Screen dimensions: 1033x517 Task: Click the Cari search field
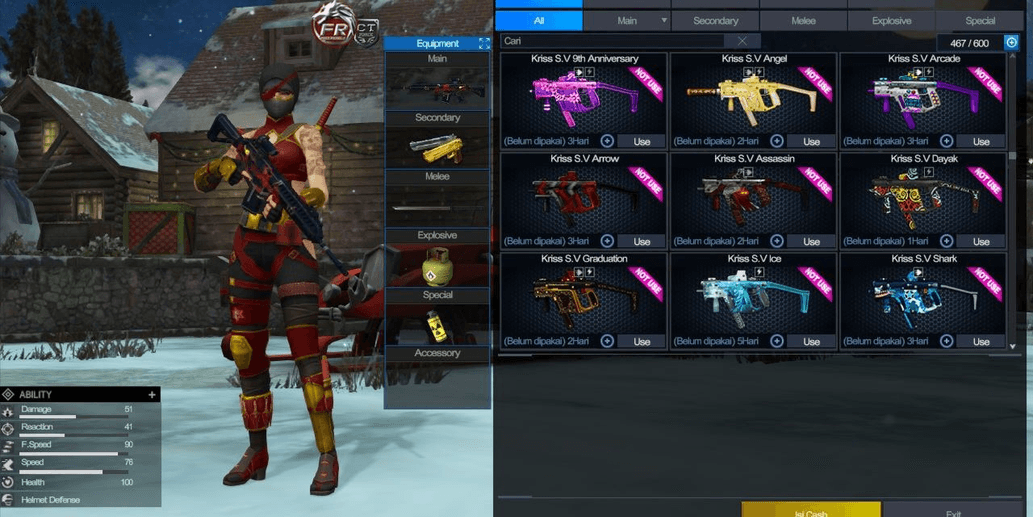point(610,41)
